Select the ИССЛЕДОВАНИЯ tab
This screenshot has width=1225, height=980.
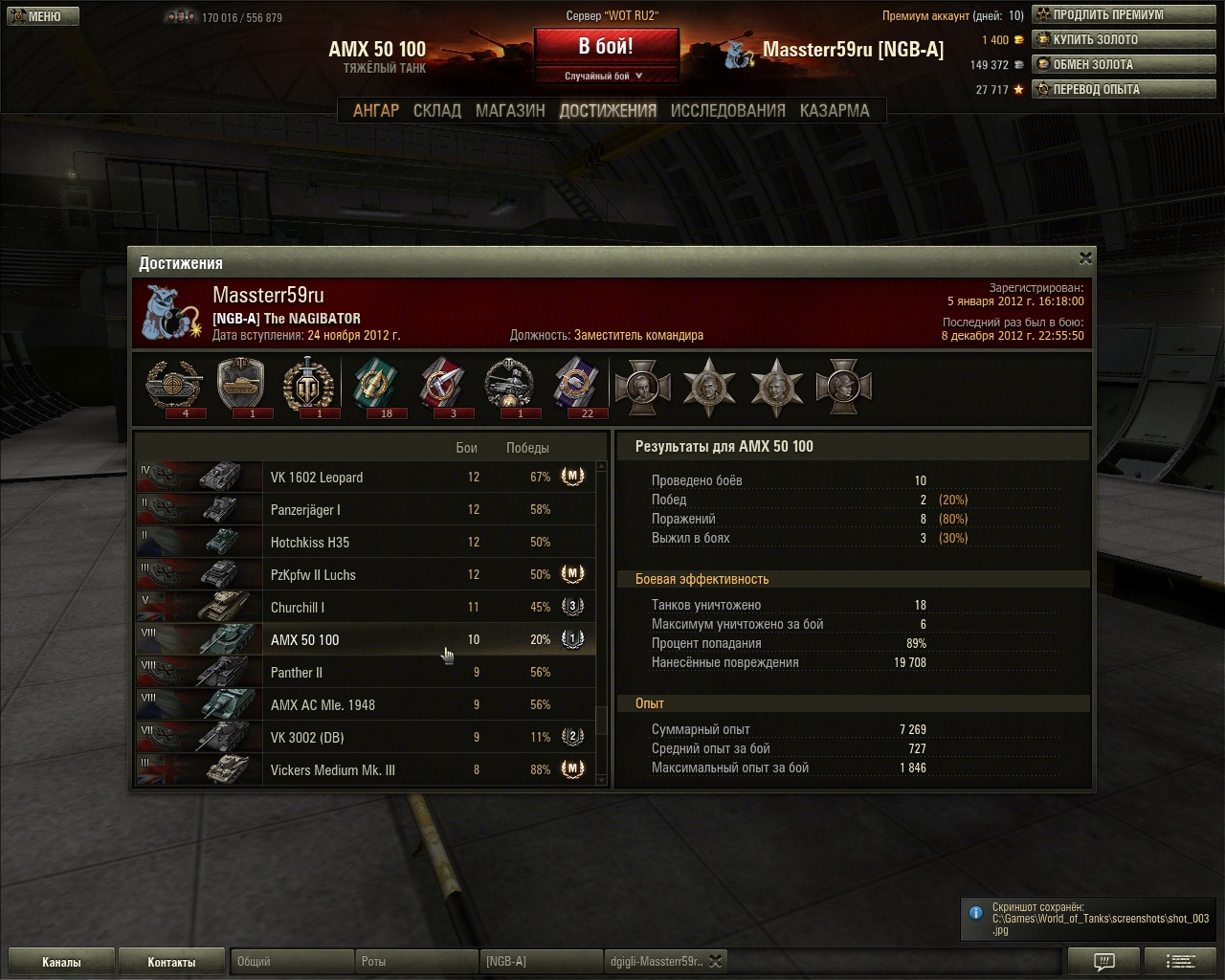[727, 110]
